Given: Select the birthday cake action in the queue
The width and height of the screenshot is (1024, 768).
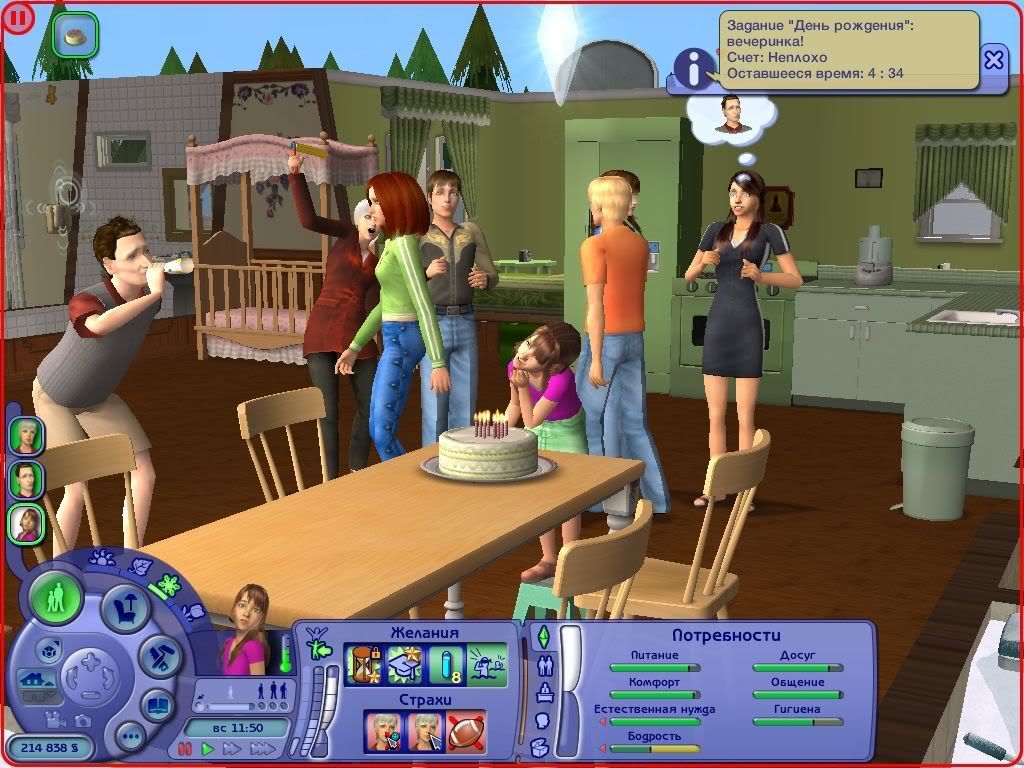Looking at the screenshot, I should tap(74, 36).
